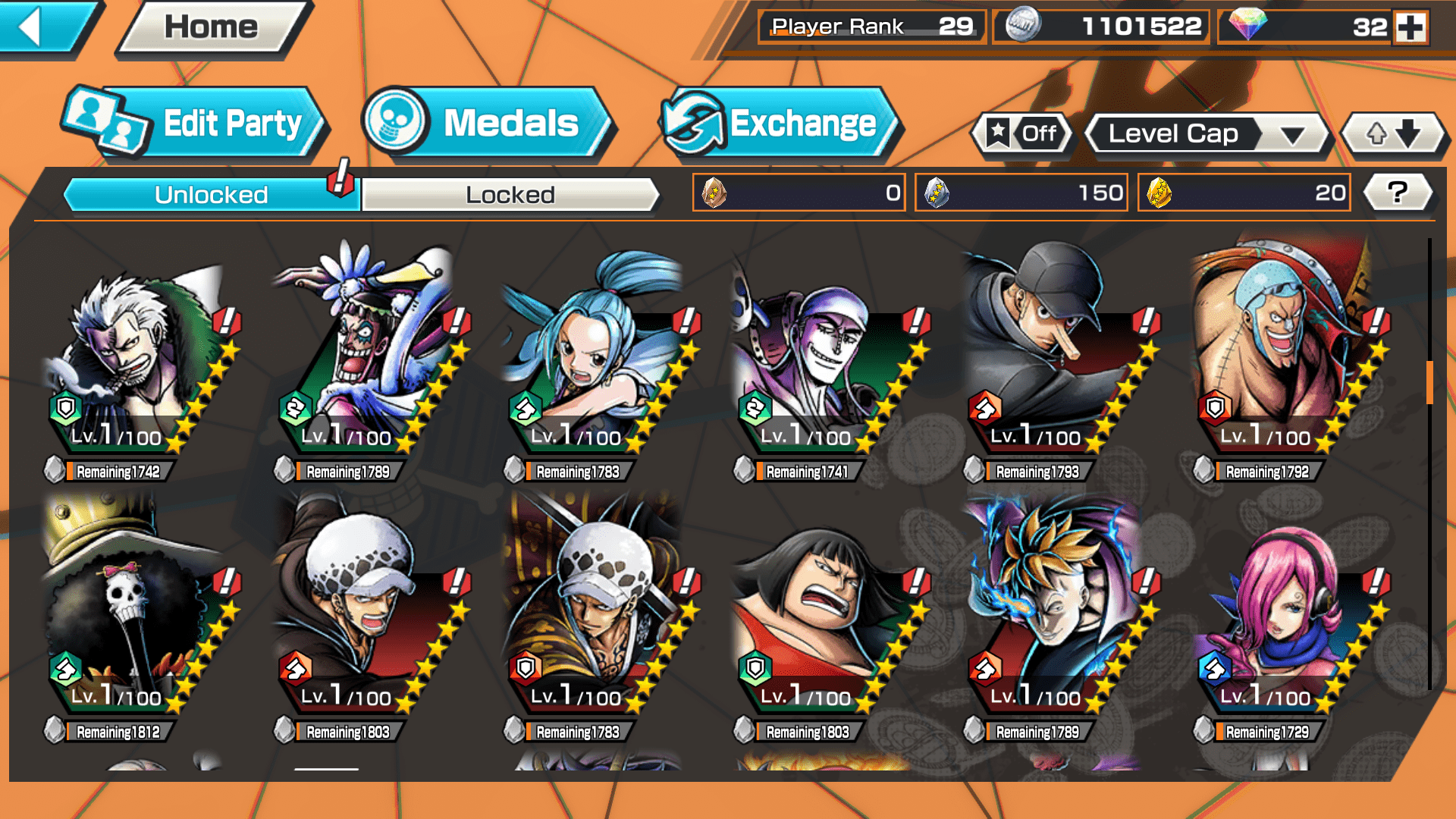The image size is (1456, 819).
Task: Open the Edit Party menu
Action: tap(196, 124)
